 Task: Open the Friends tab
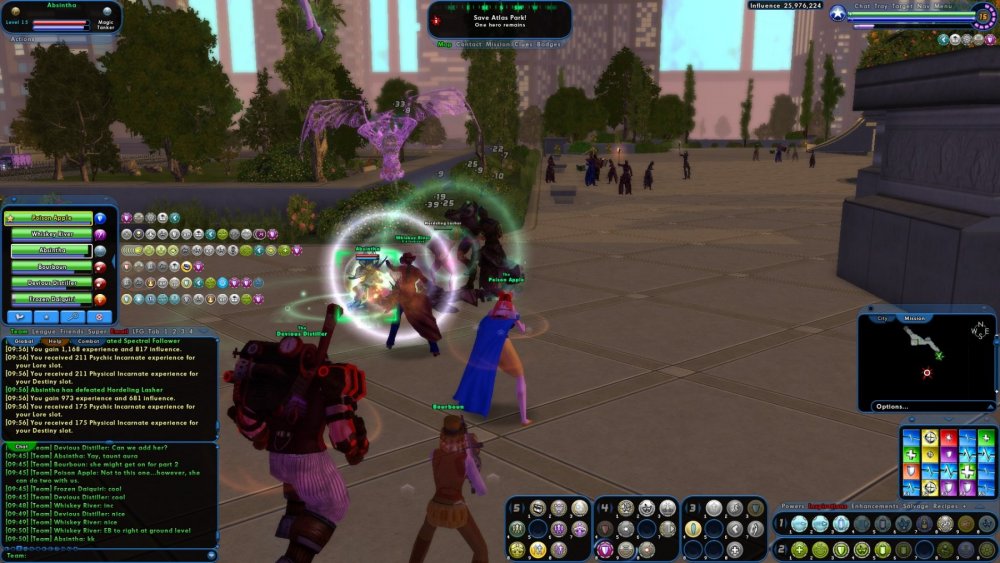(x=71, y=330)
